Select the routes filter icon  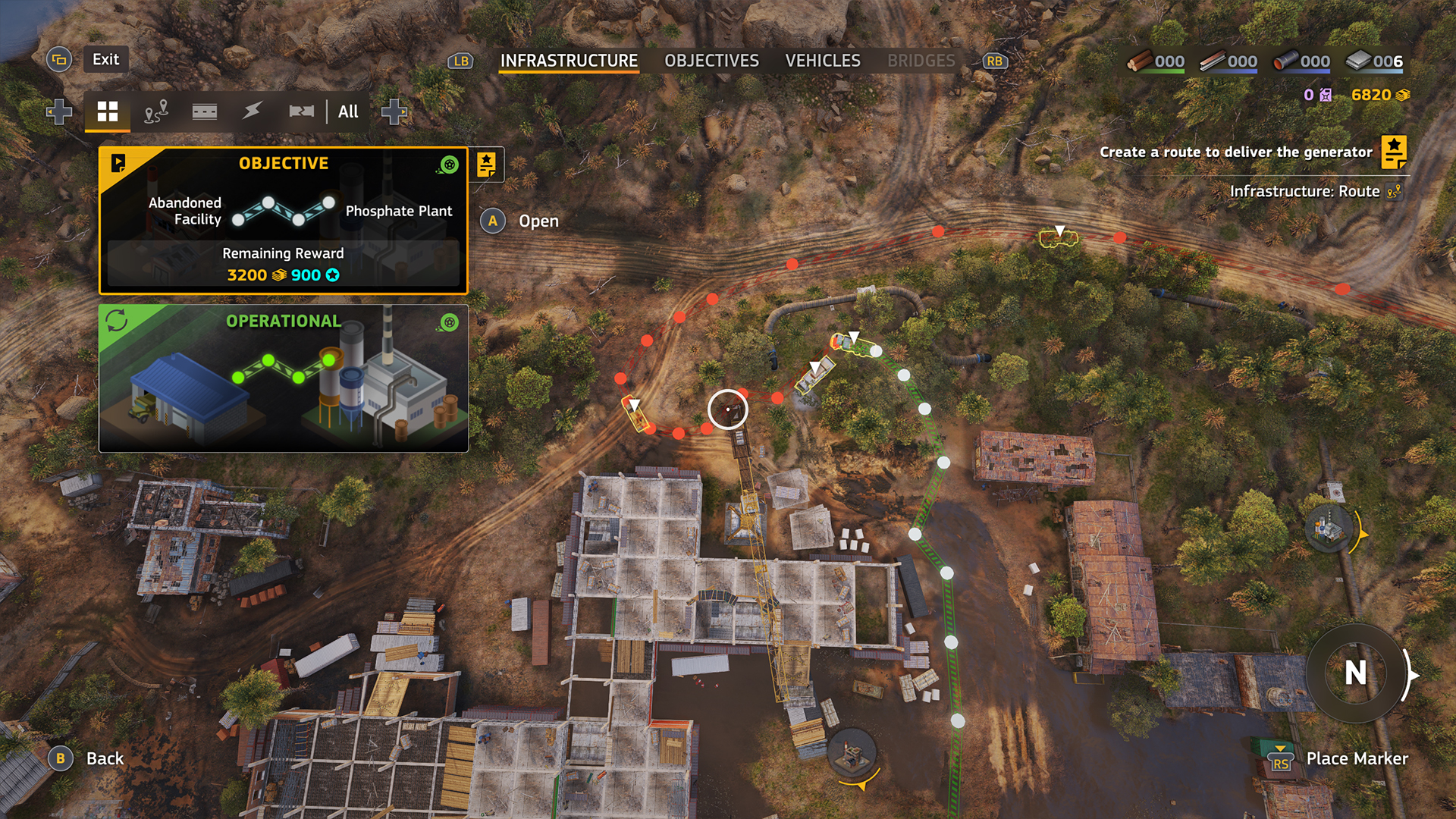click(x=157, y=111)
